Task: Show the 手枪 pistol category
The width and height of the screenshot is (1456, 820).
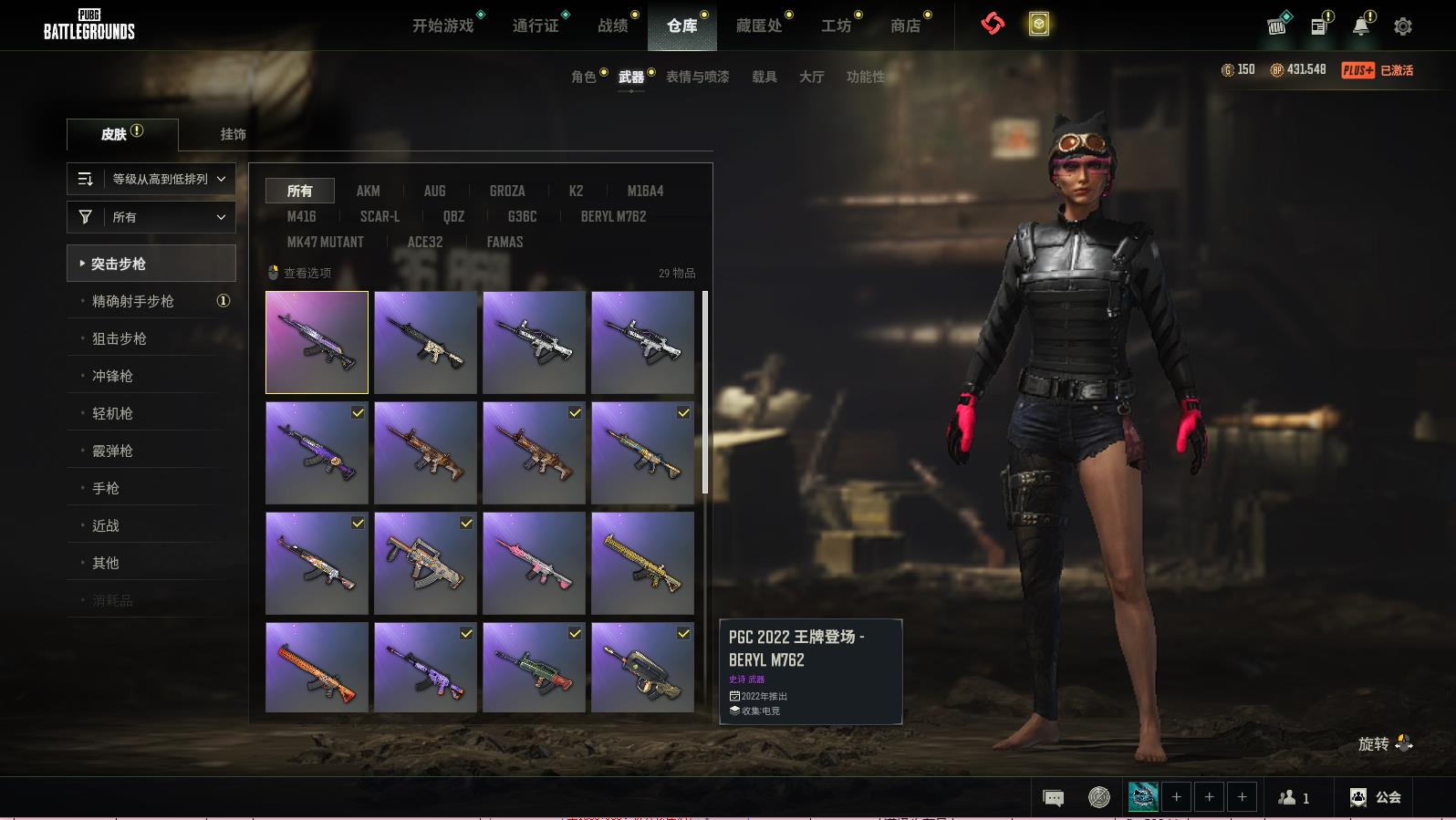Action: (106, 488)
